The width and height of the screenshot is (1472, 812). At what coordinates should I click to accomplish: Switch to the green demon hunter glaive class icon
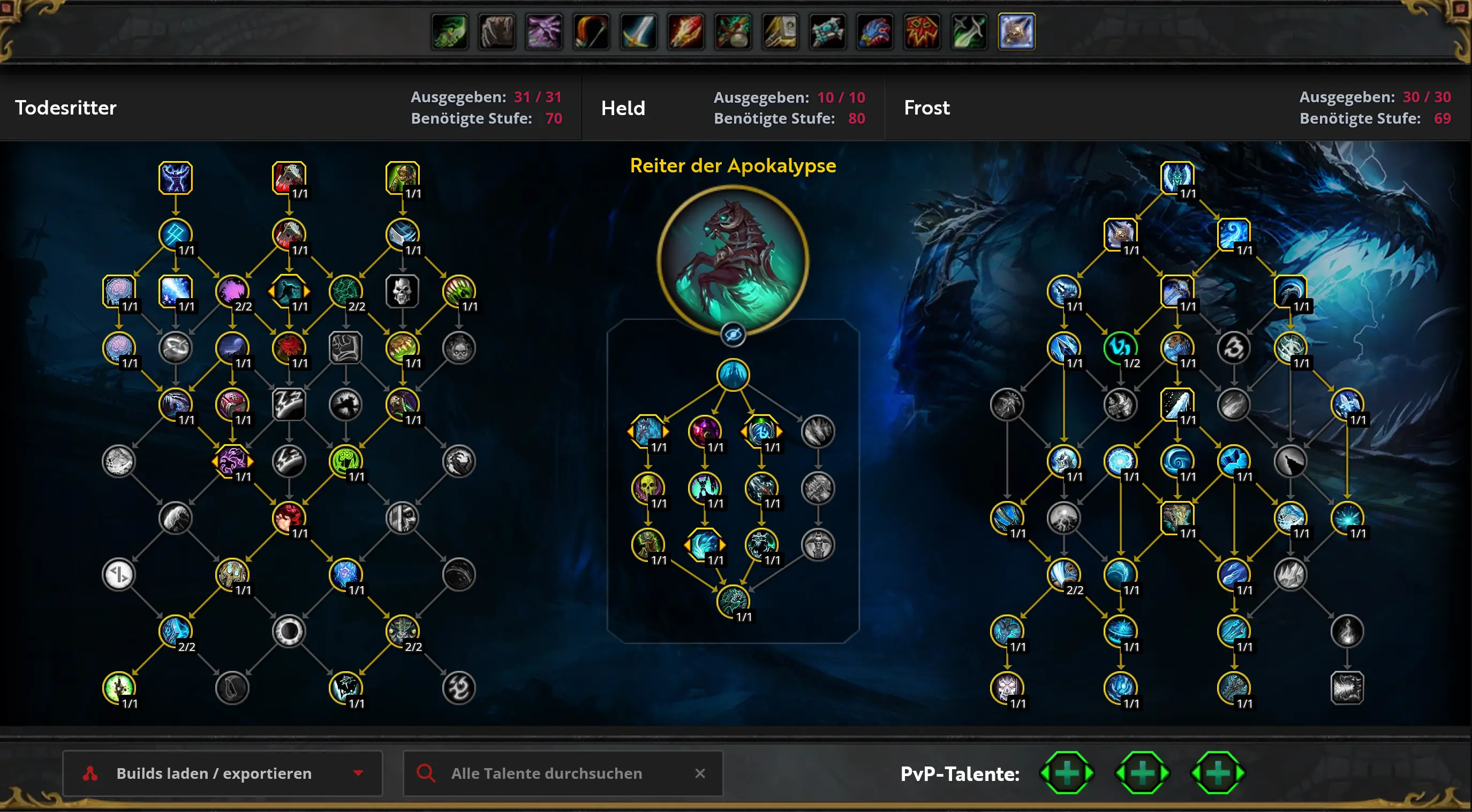pyautogui.click(x=450, y=32)
